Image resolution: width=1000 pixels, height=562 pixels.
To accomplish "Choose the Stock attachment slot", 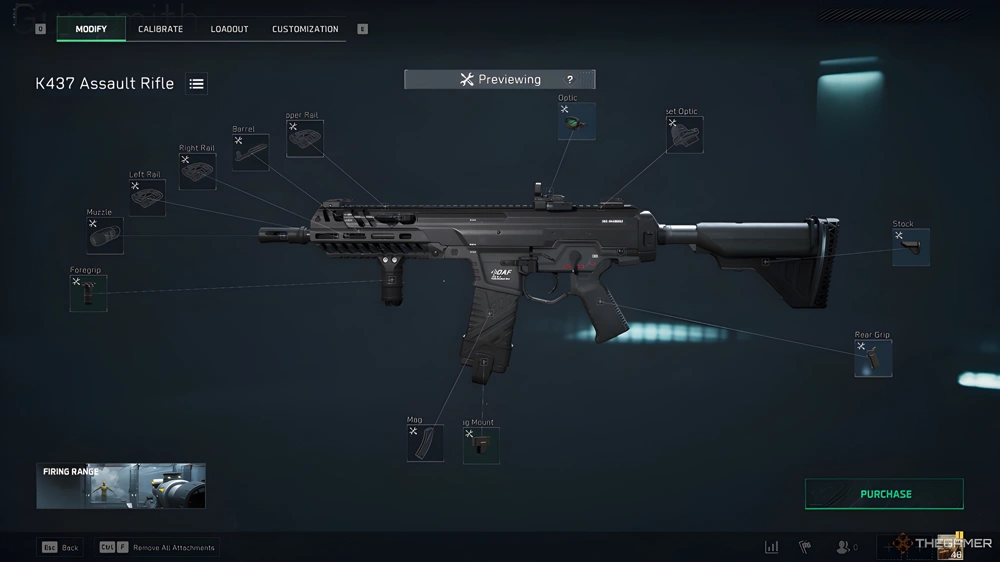I will [911, 247].
